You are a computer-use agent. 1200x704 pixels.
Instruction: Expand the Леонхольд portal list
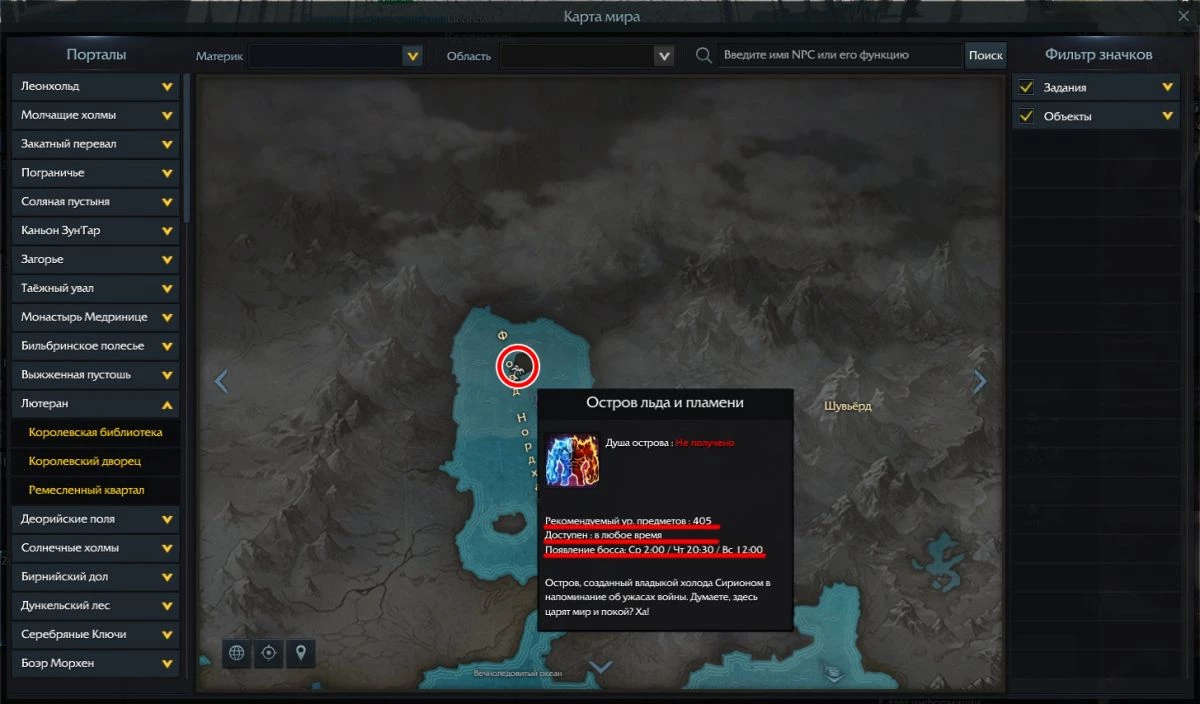pyautogui.click(x=167, y=87)
